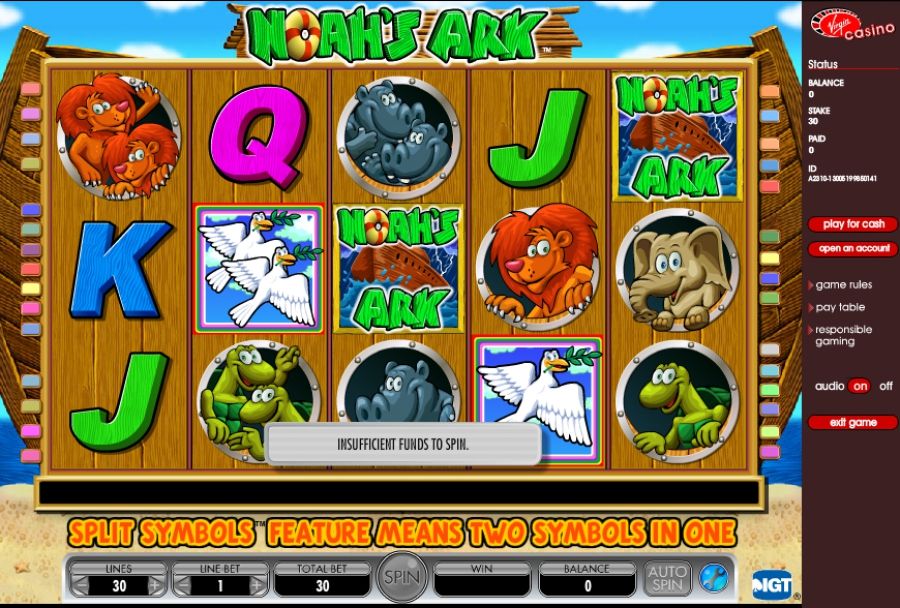Viewport: 900px width, 608px height.
Task: Decrease the number of lines
Action: click(x=81, y=586)
